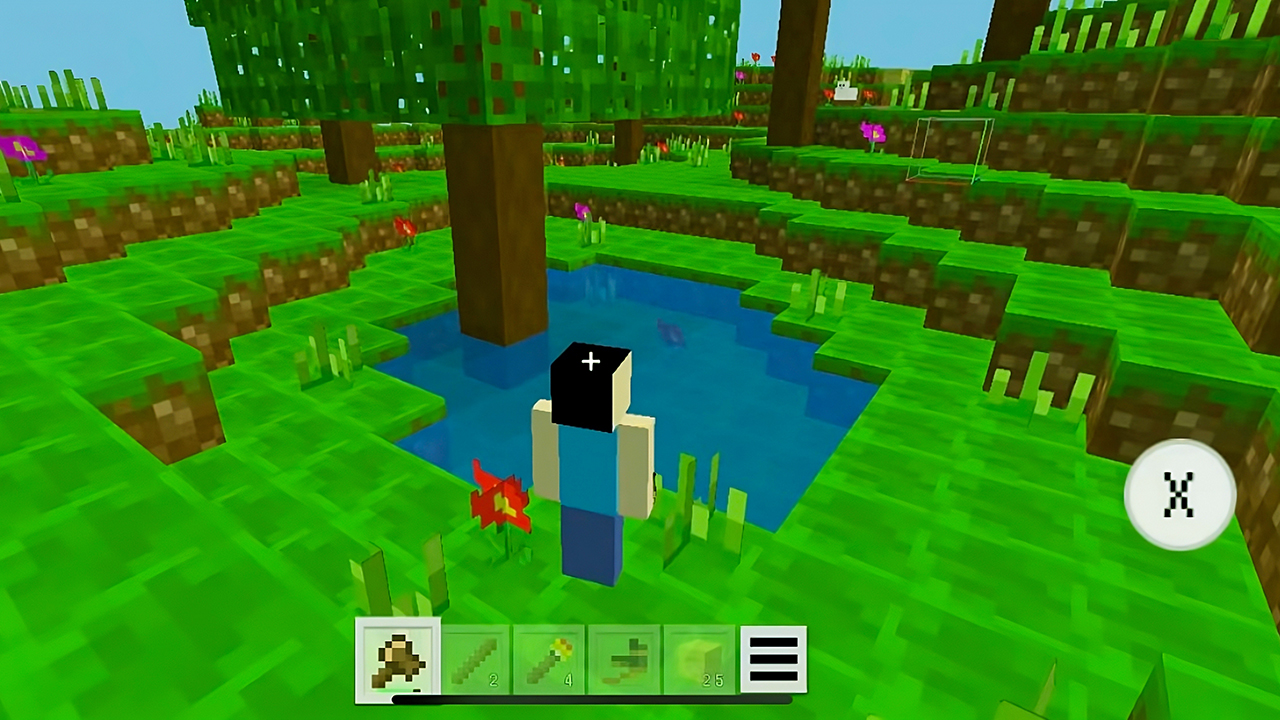Image resolution: width=1280 pixels, height=720 pixels.
Task: Click the red flower beside the player
Action: pos(504,500)
